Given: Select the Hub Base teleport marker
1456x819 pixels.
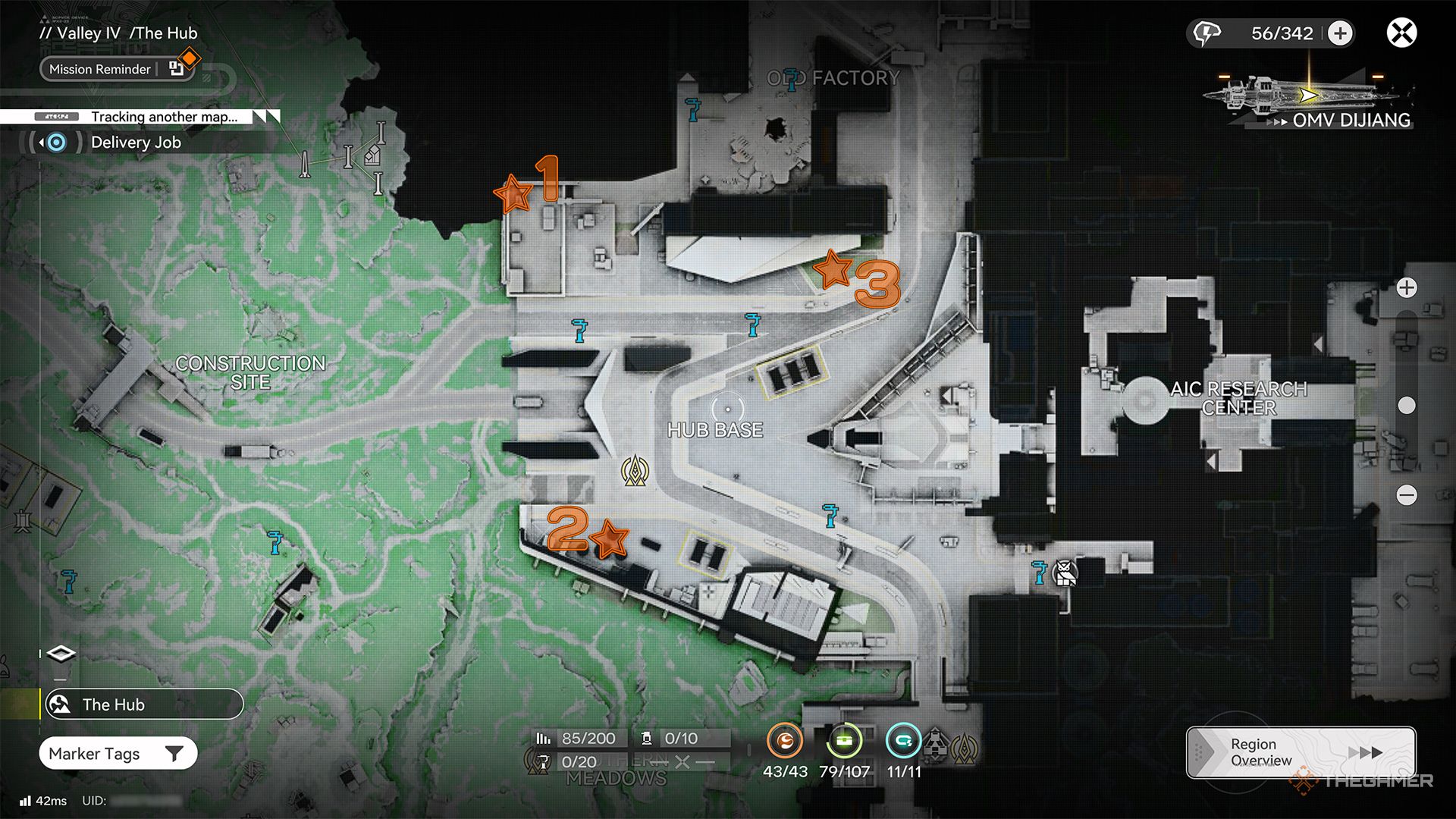Looking at the screenshot, I should tap(635, 471).
